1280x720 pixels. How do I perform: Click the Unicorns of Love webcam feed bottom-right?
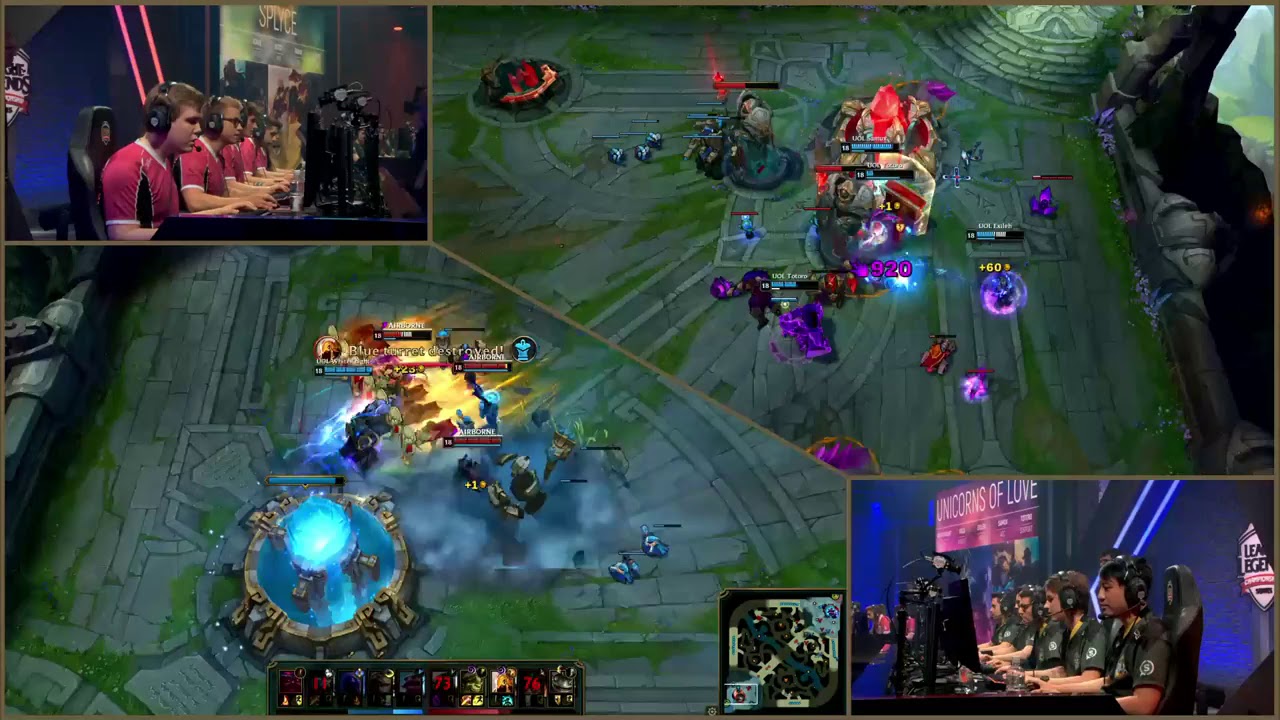tap(1060, 600)
